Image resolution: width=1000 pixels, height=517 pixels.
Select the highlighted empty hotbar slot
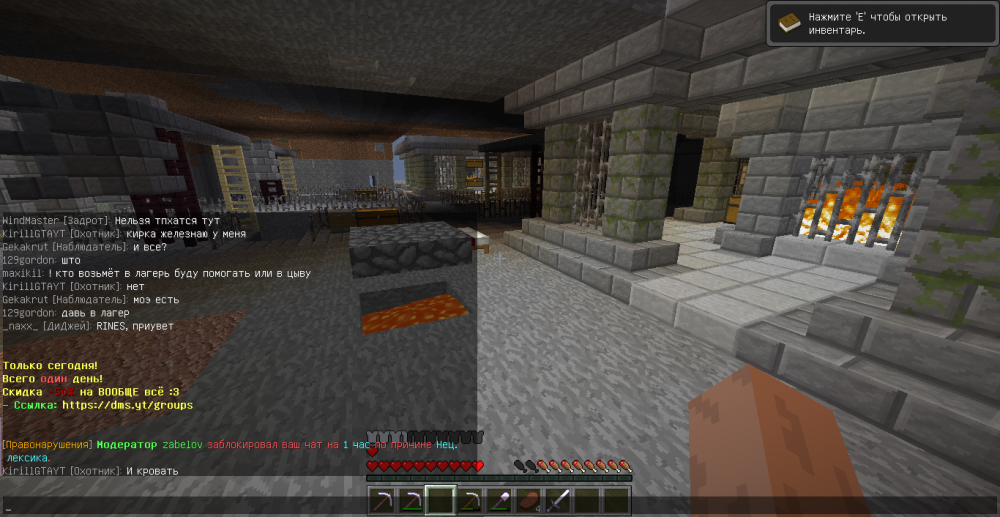pyautogui.click(x=440, y=501)
